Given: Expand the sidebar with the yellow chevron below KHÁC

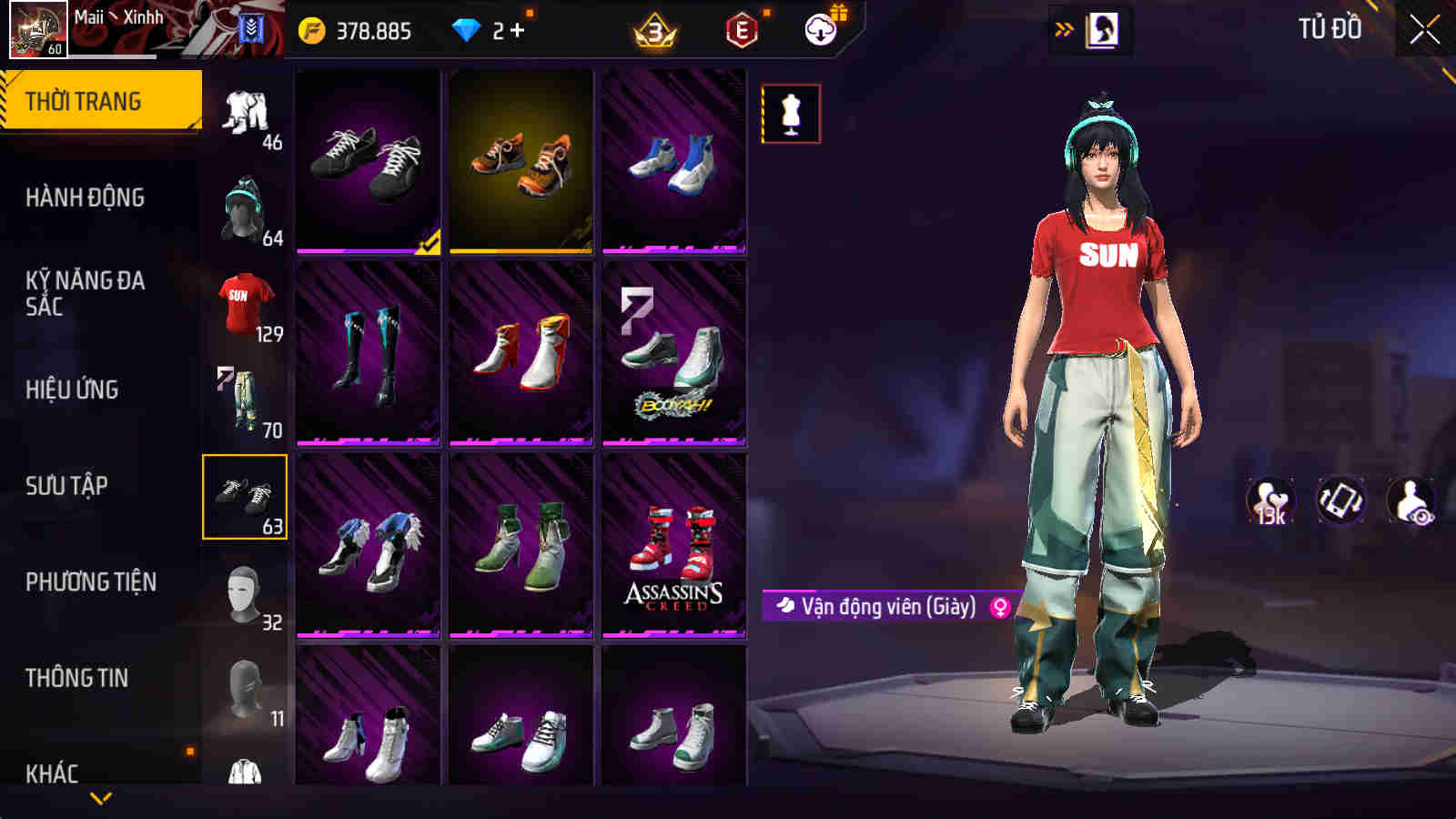Looking at the screenshot, I should [x=100, y=797].
